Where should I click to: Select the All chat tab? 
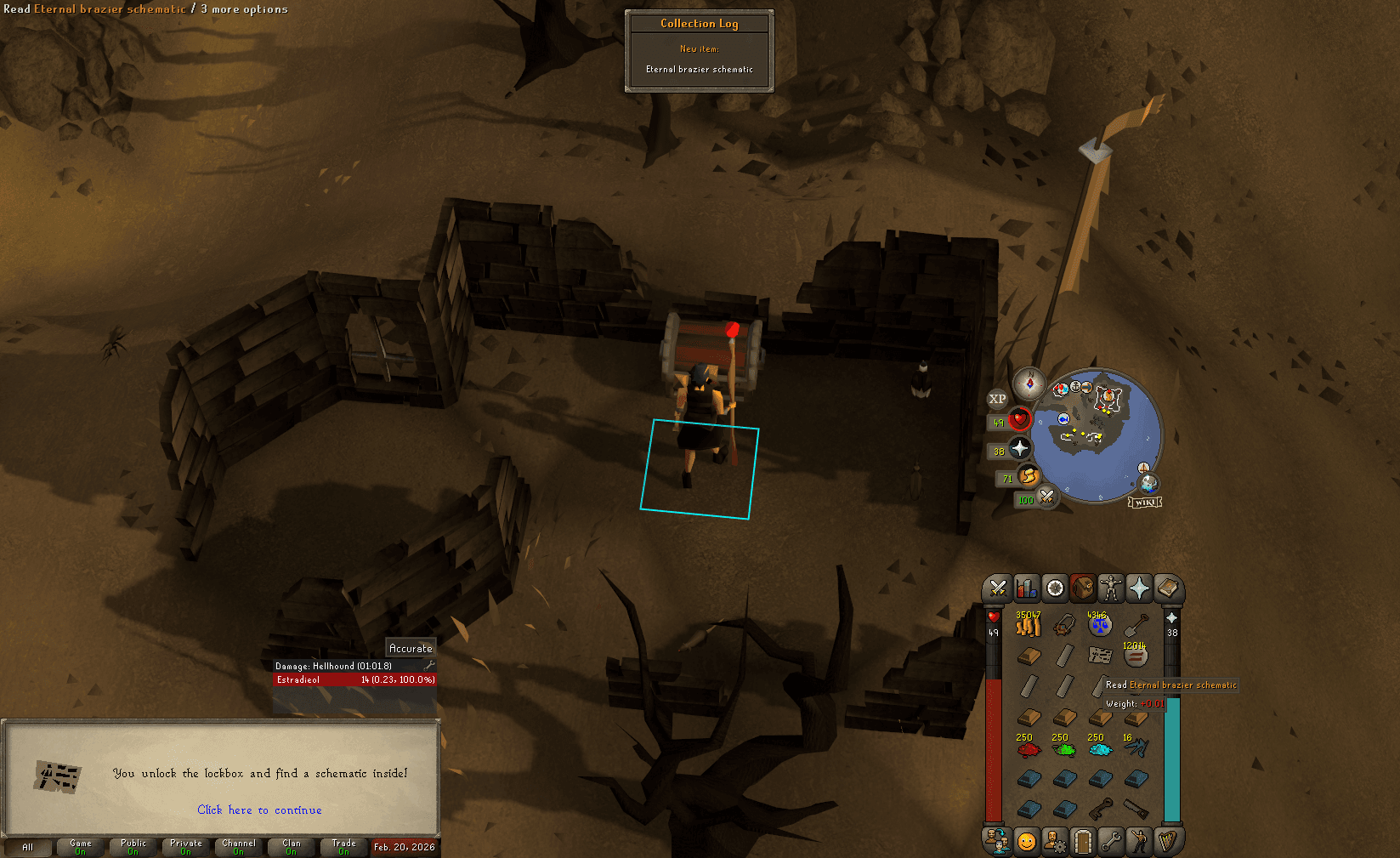tap(28, 846)
